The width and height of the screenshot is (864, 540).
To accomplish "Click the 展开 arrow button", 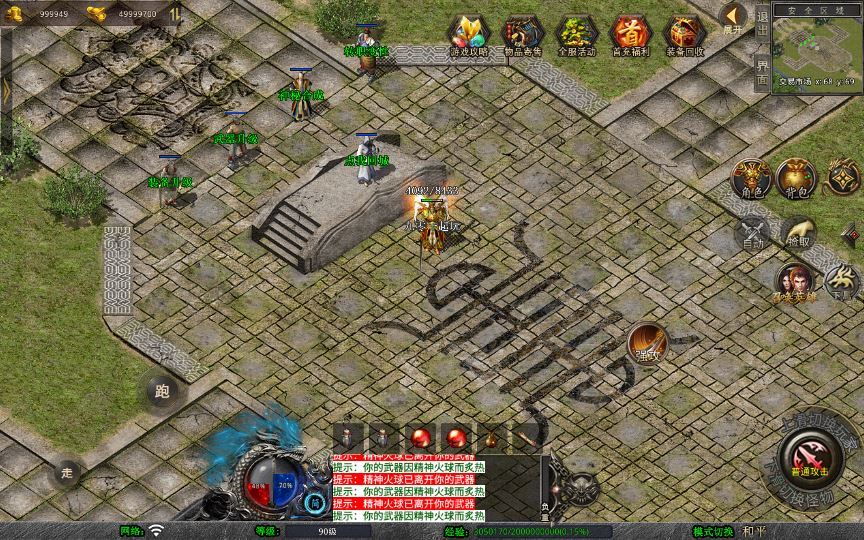I will (x=734, y=19).
